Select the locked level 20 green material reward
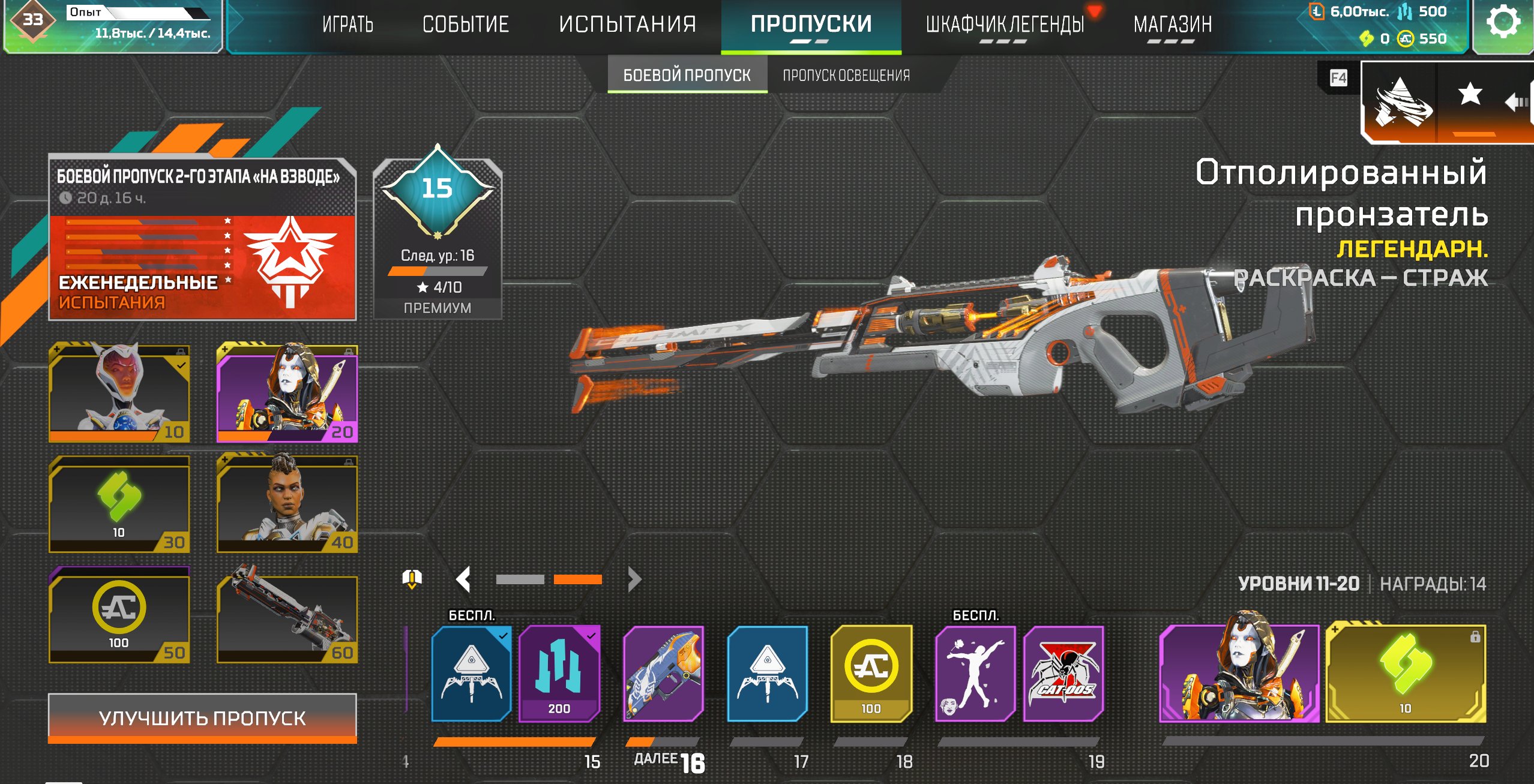 1405,674
